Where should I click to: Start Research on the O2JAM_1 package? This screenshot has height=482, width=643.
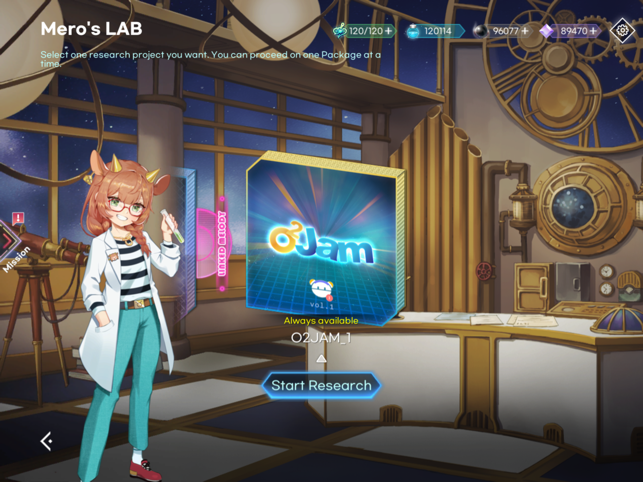click(x=321, y=386)
